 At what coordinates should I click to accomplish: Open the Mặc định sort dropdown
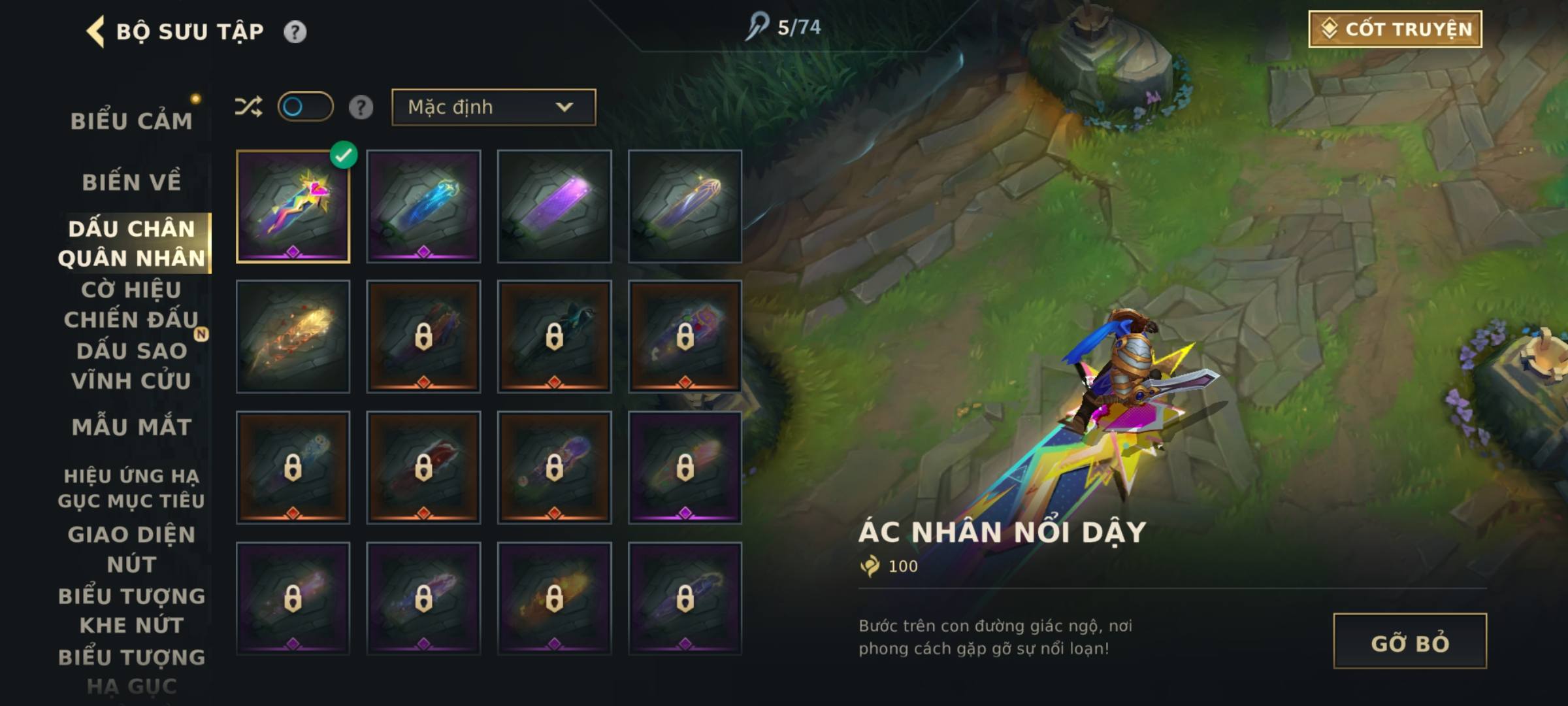[x=493, y=107]
